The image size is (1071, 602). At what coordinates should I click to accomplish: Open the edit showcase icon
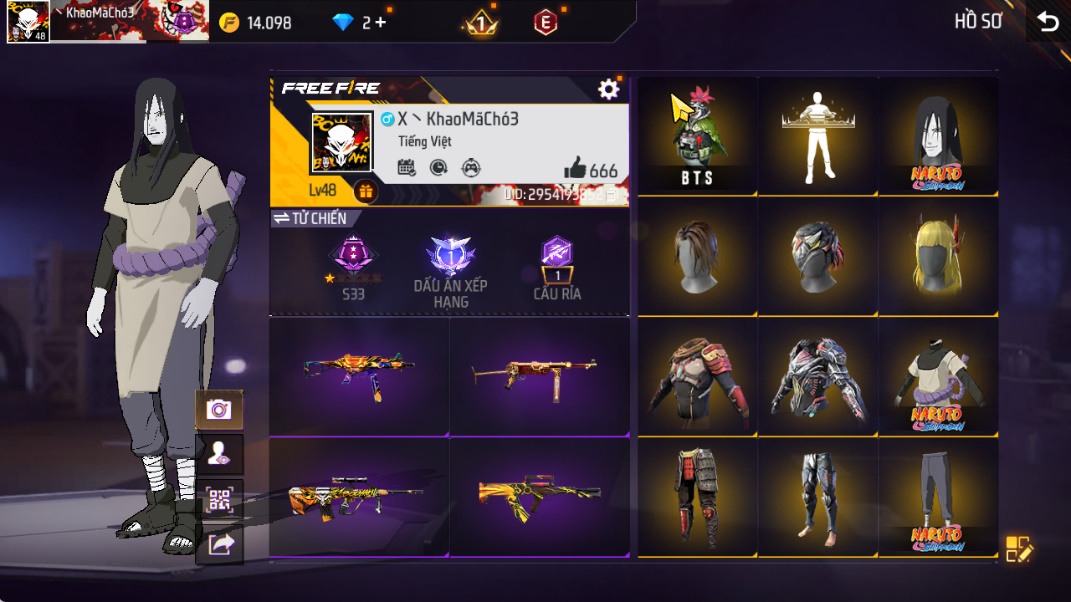[1018, 548]
